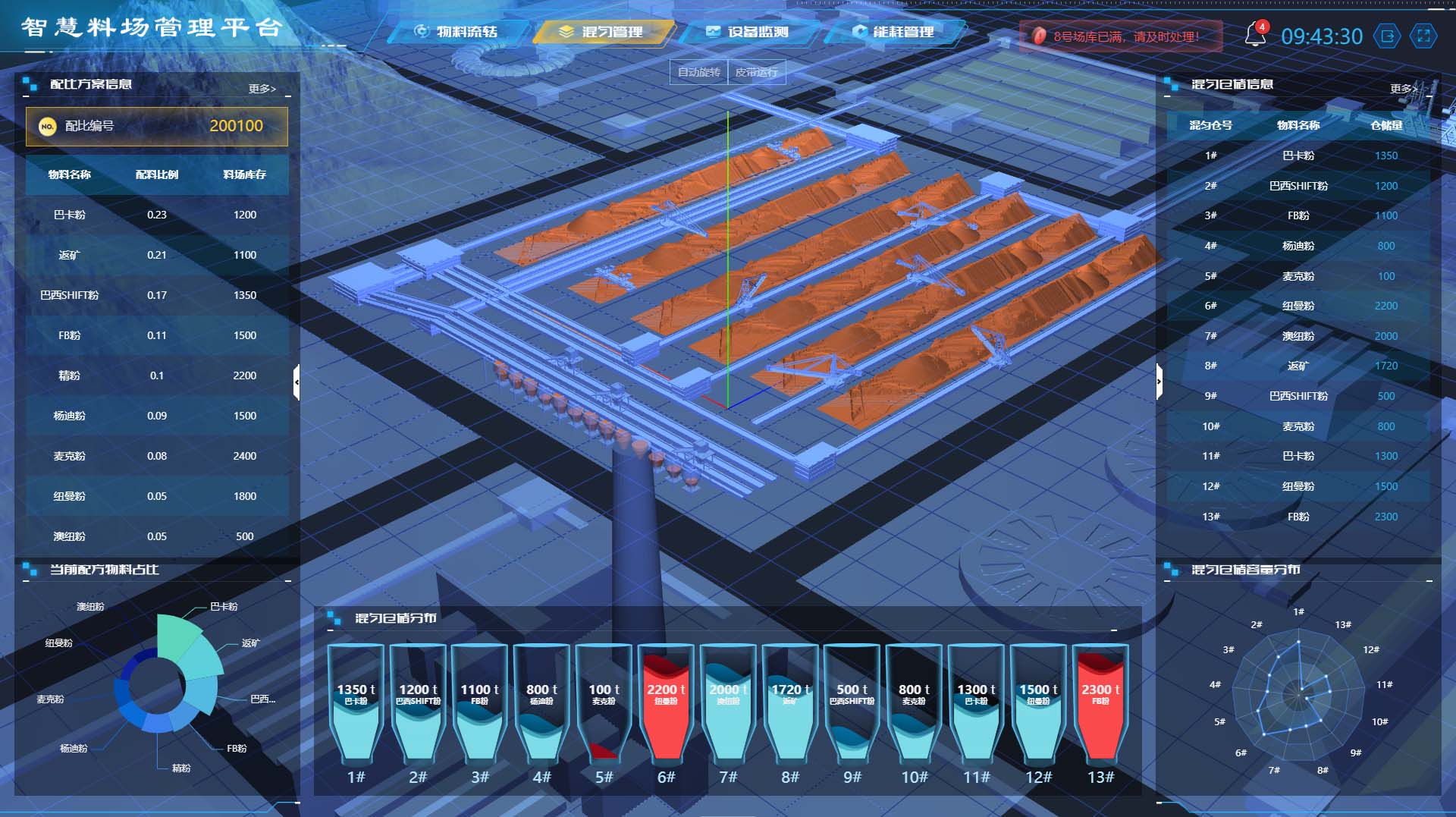
Task: Select the 7# 澳纽粉 storage row
Action: coord(1298,336)
